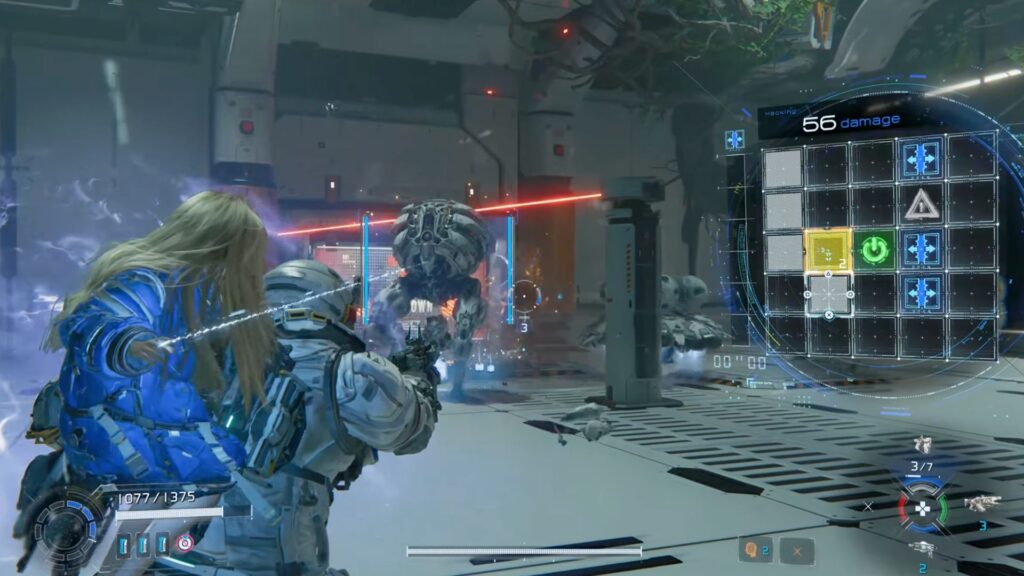Image resolution: width=1024 pixels, height=576 pixels.
Task: Click the yellow highlighted hacking tile
Action: [828, 250]
